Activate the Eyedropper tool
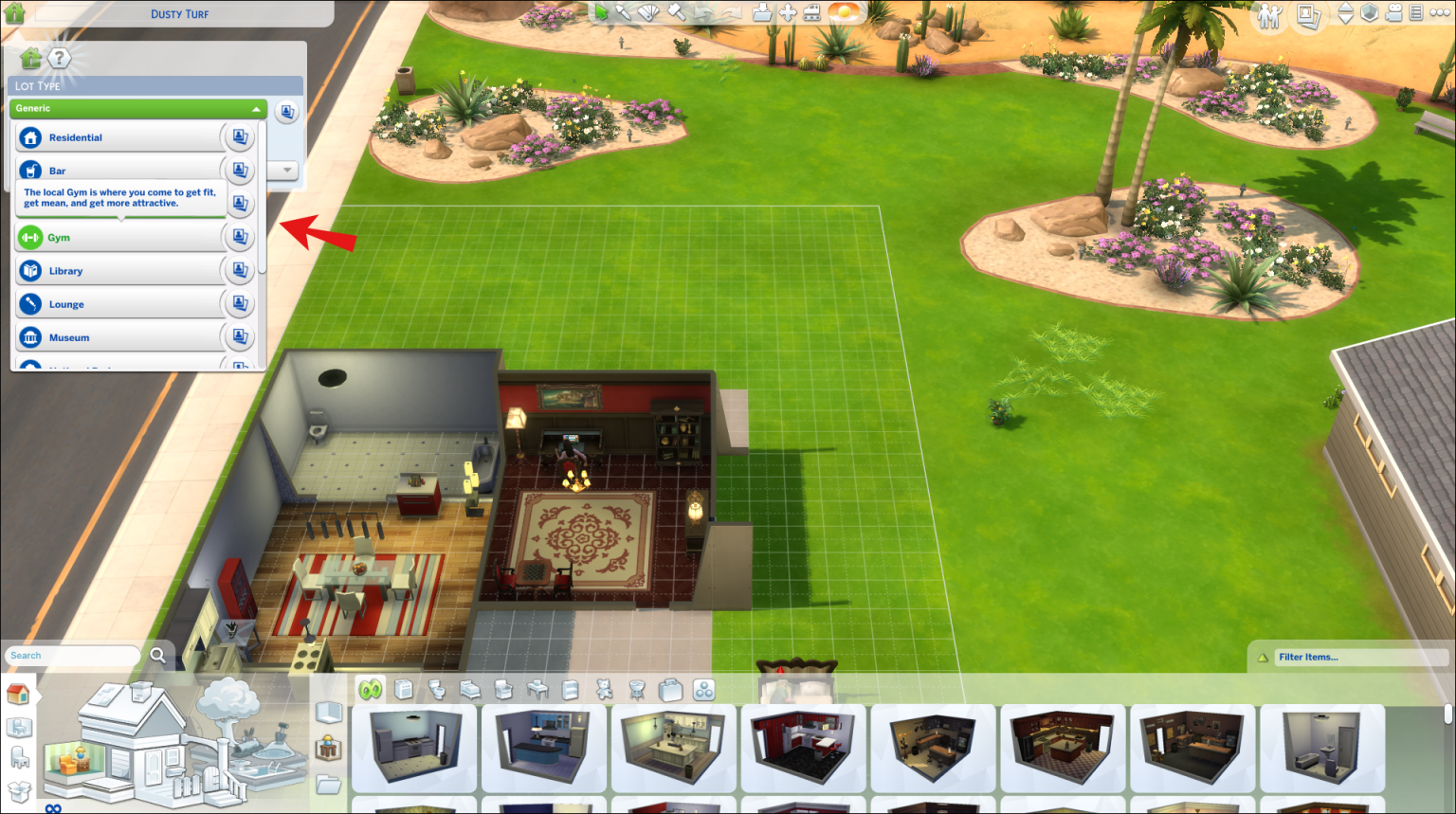The width and height of the screenshot is (1456, 814). point(623,13)
